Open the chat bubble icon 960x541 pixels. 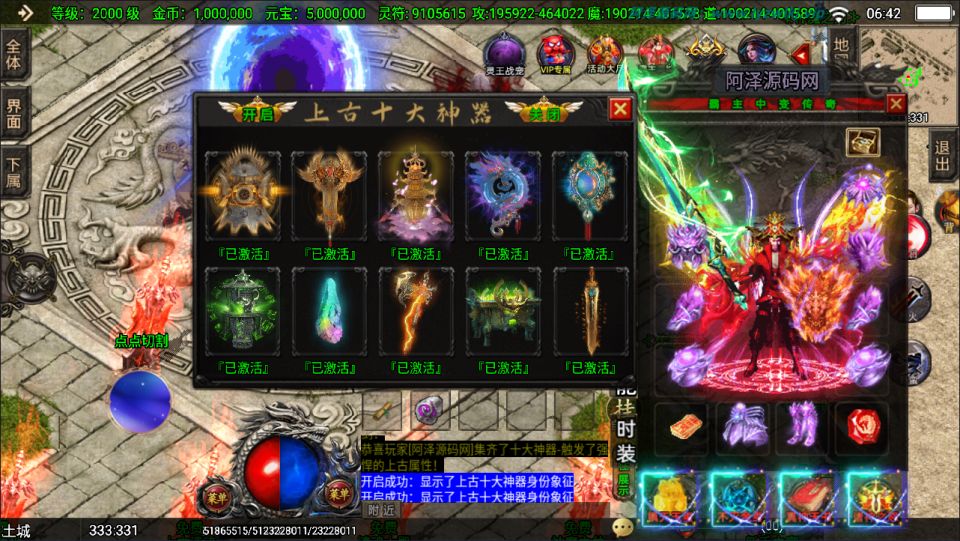624,526
